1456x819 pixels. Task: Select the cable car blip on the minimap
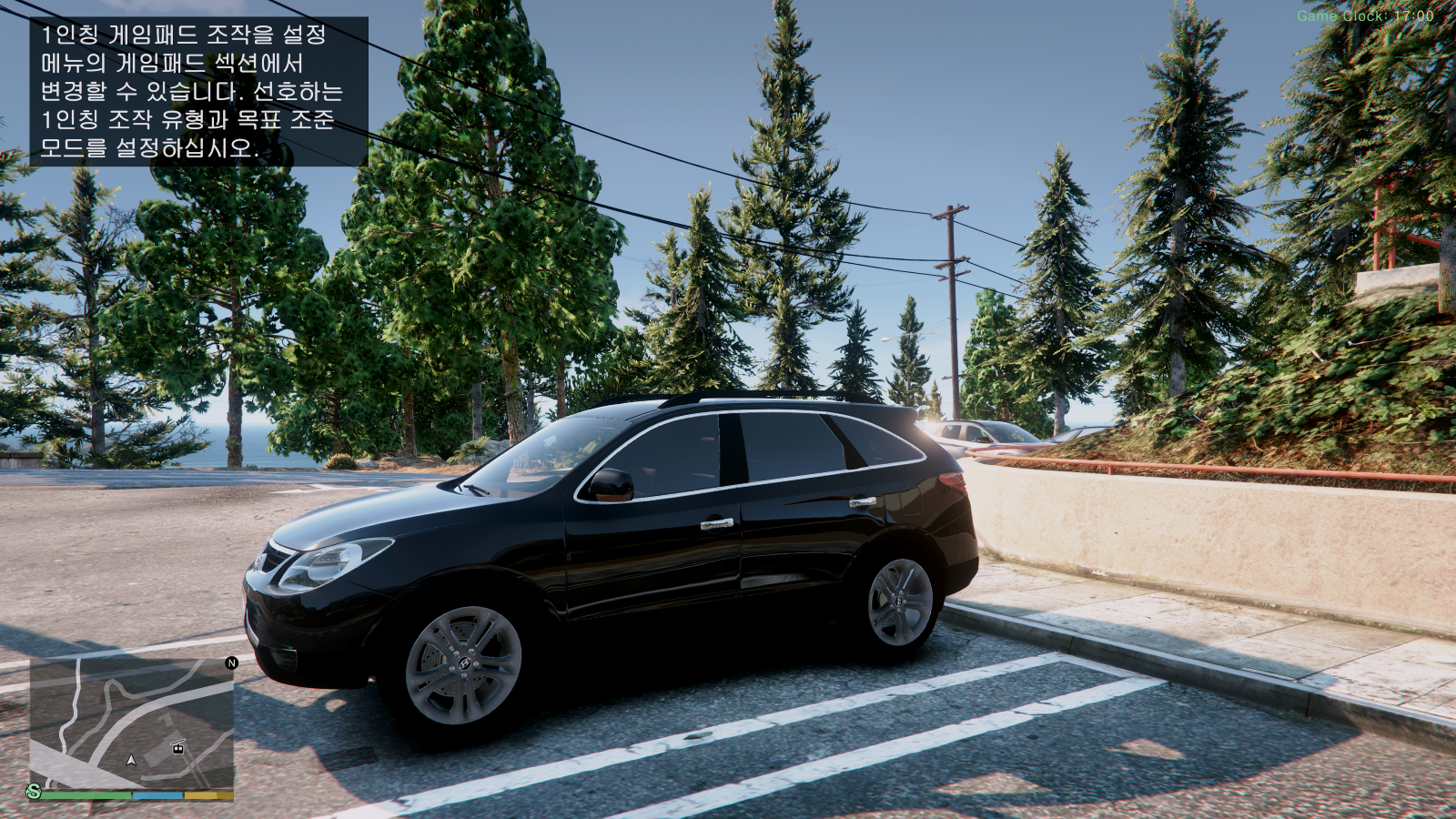(178, 747)
